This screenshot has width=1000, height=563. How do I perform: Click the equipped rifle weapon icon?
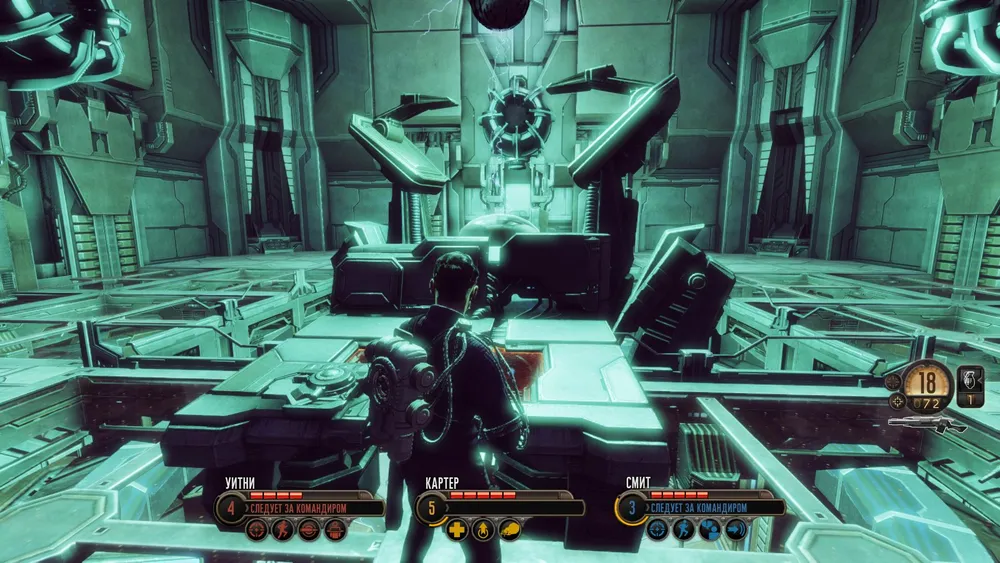click(925, 424)
